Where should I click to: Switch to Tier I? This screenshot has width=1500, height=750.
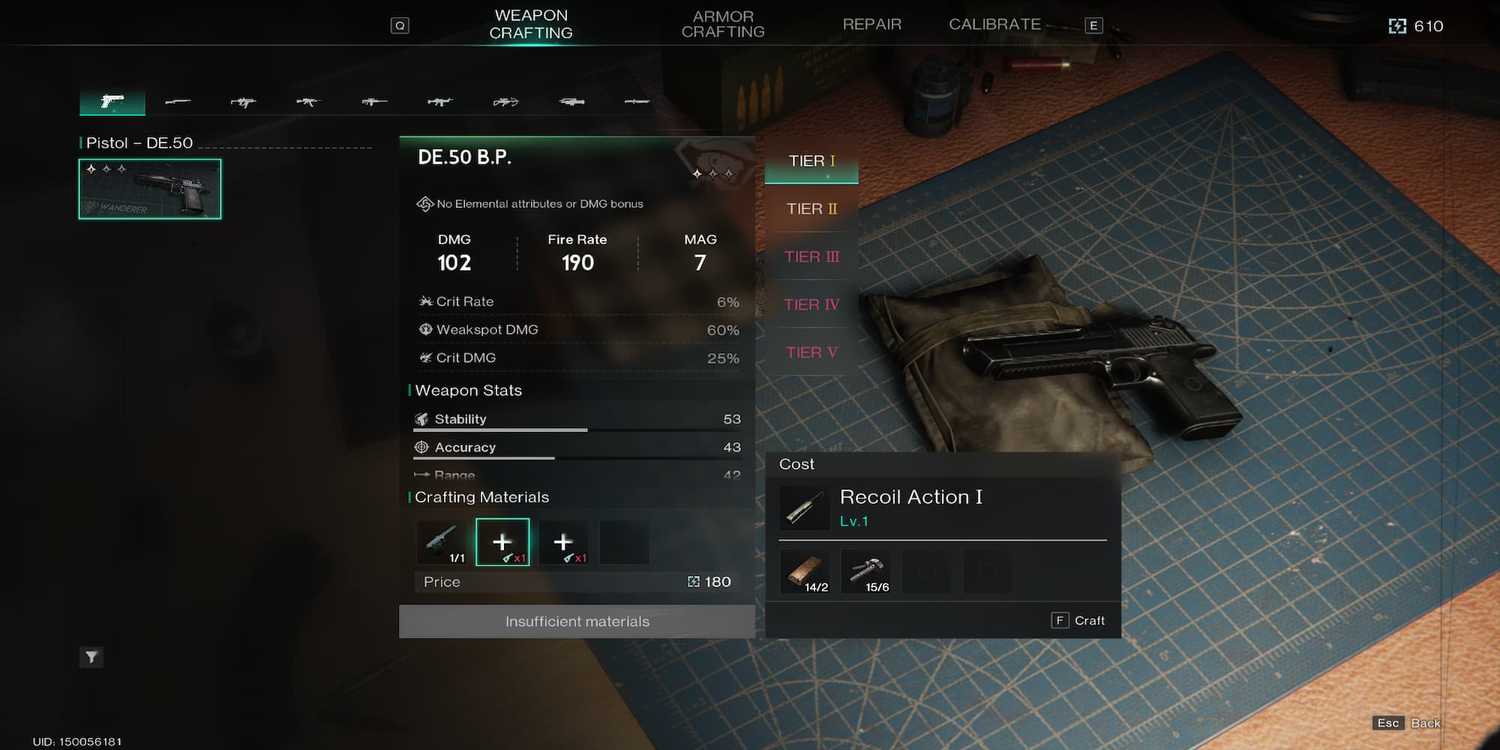(x=811, y=161)
